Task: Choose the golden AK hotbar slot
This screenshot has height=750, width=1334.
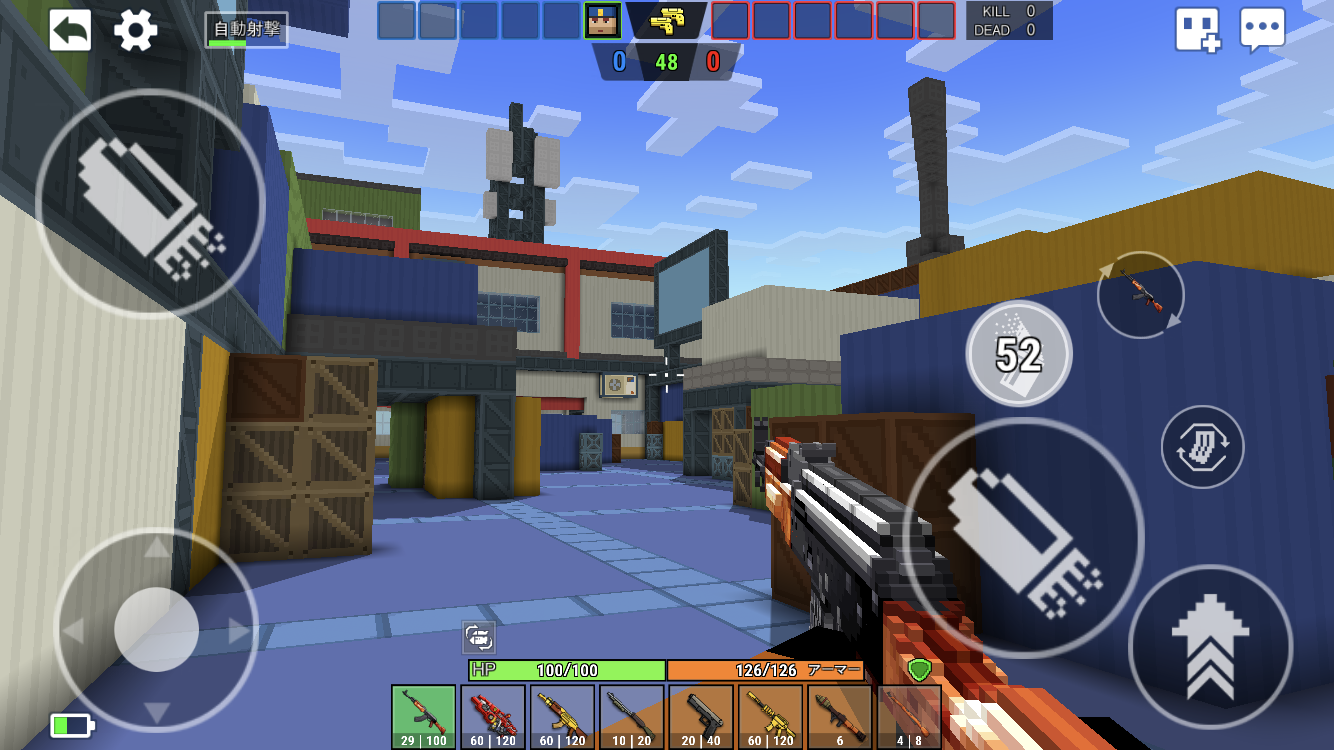Action: 562,716
